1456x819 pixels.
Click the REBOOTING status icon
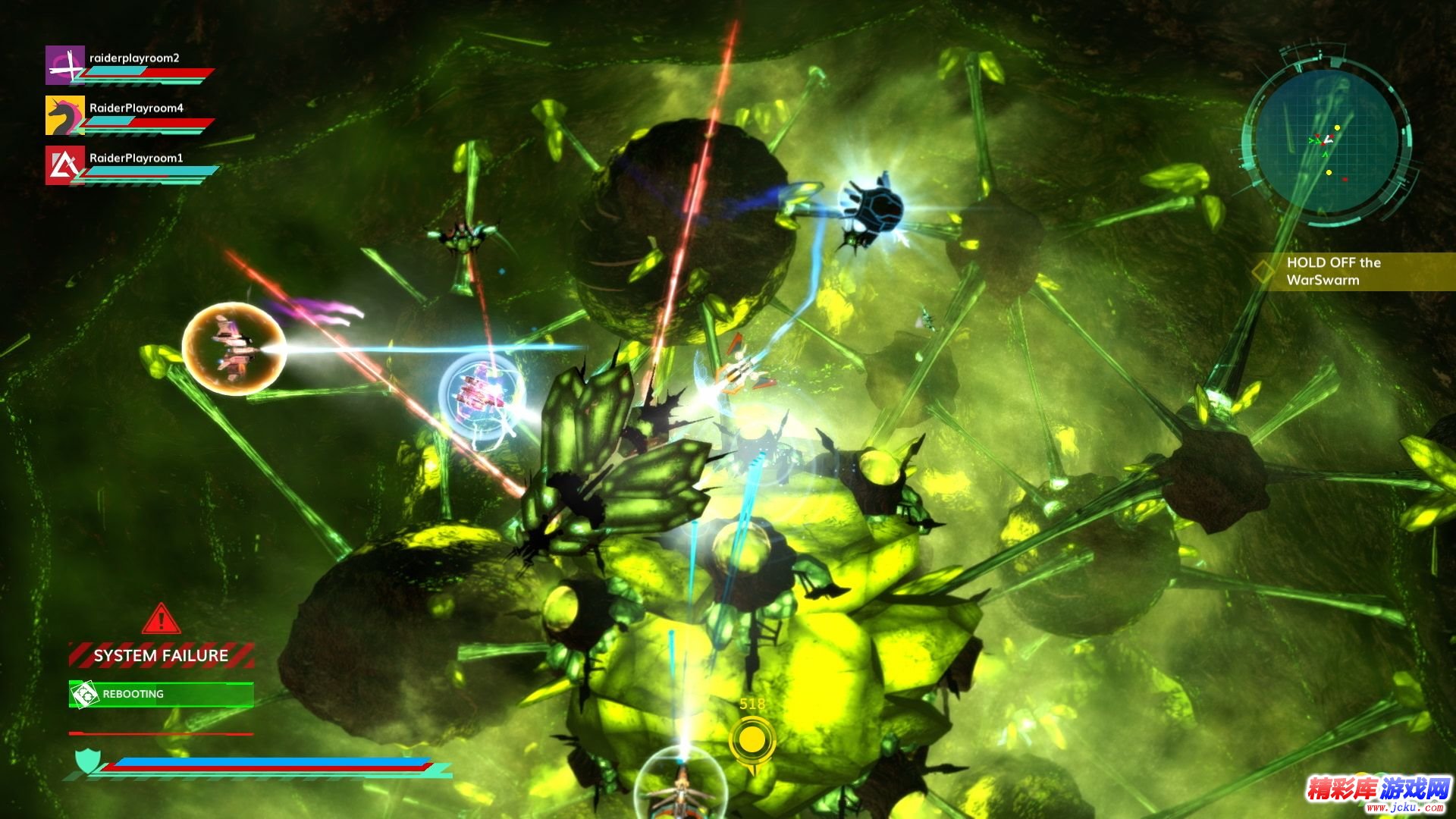pyautogui.click(x=84, y=694)
